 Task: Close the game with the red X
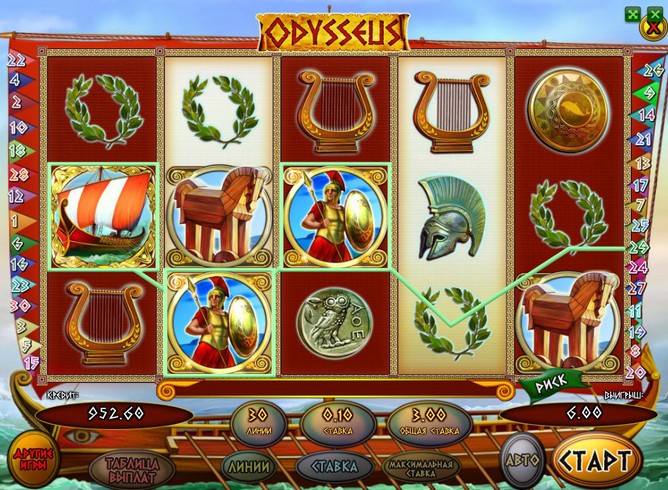pyautogui.click(x=653, y=28)
